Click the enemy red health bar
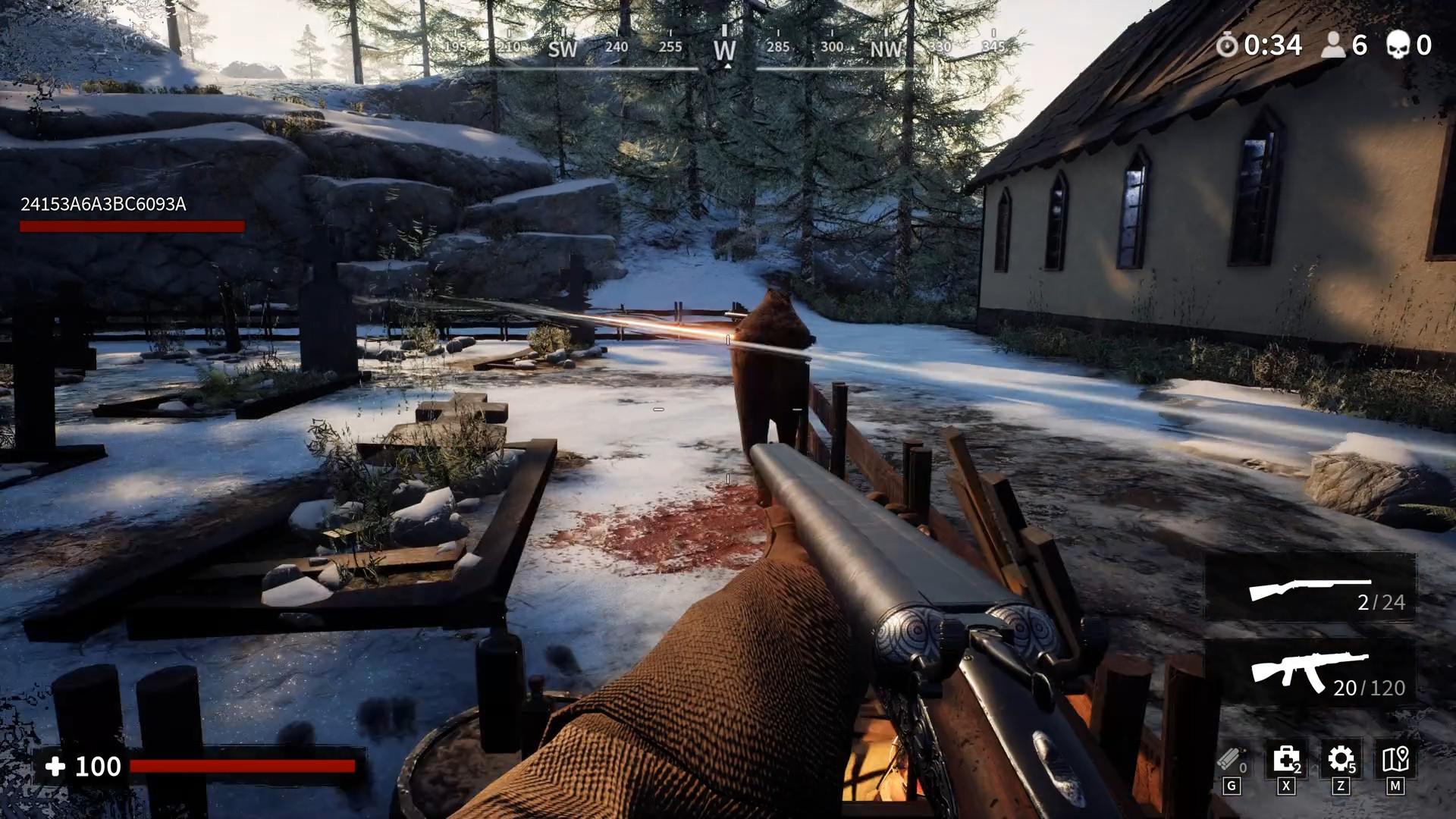The image size is (1456, 819). pyautogui.click(x=132, y=225)
